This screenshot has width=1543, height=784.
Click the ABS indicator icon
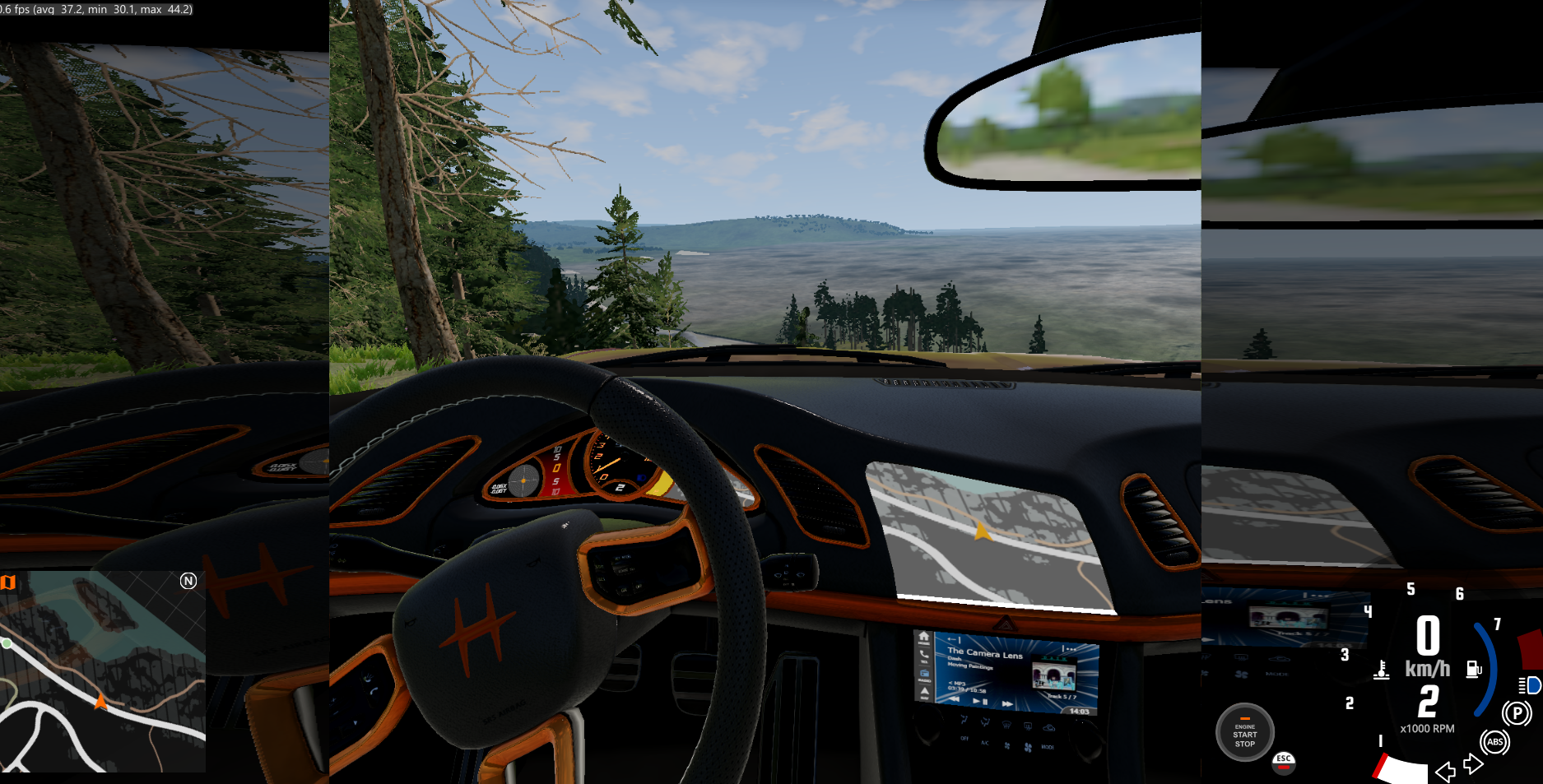coord(1494,742)
